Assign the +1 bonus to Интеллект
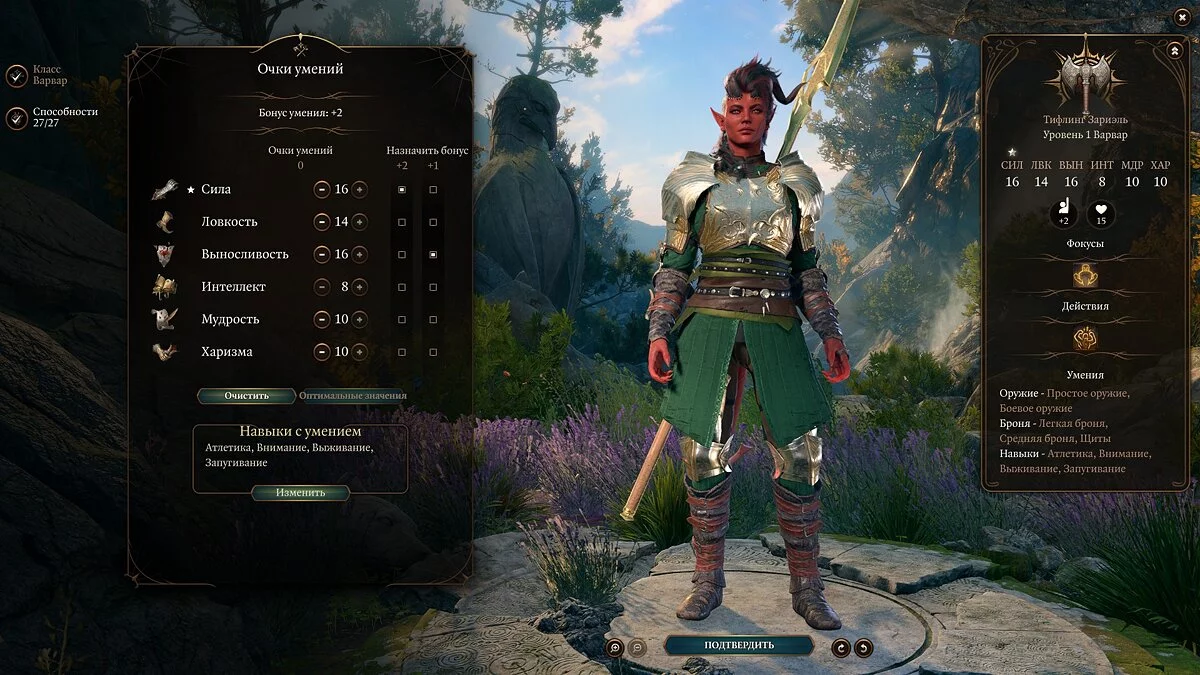Image resolution: width=1200 pixels, height=675 pixels. click(433, 287)
